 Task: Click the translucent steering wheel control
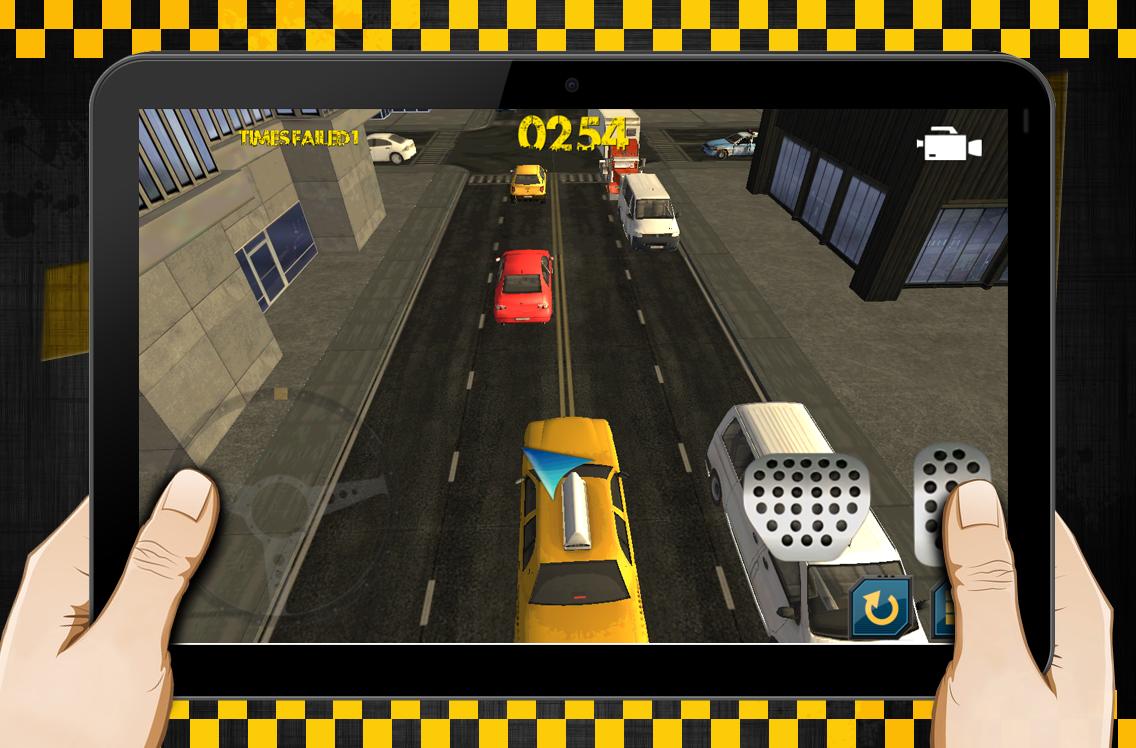(300, 500)
